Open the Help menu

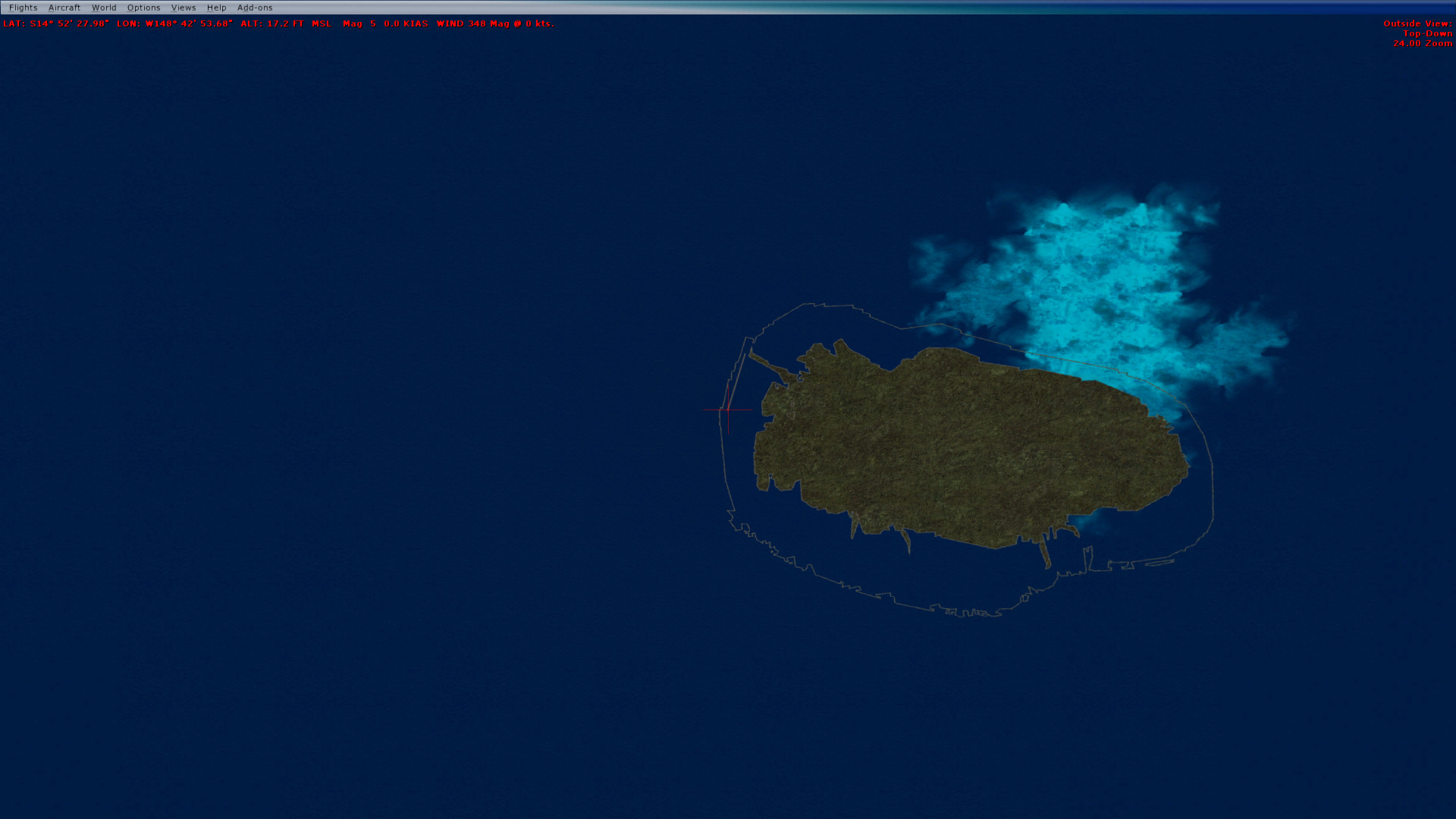tap(216, 8)
